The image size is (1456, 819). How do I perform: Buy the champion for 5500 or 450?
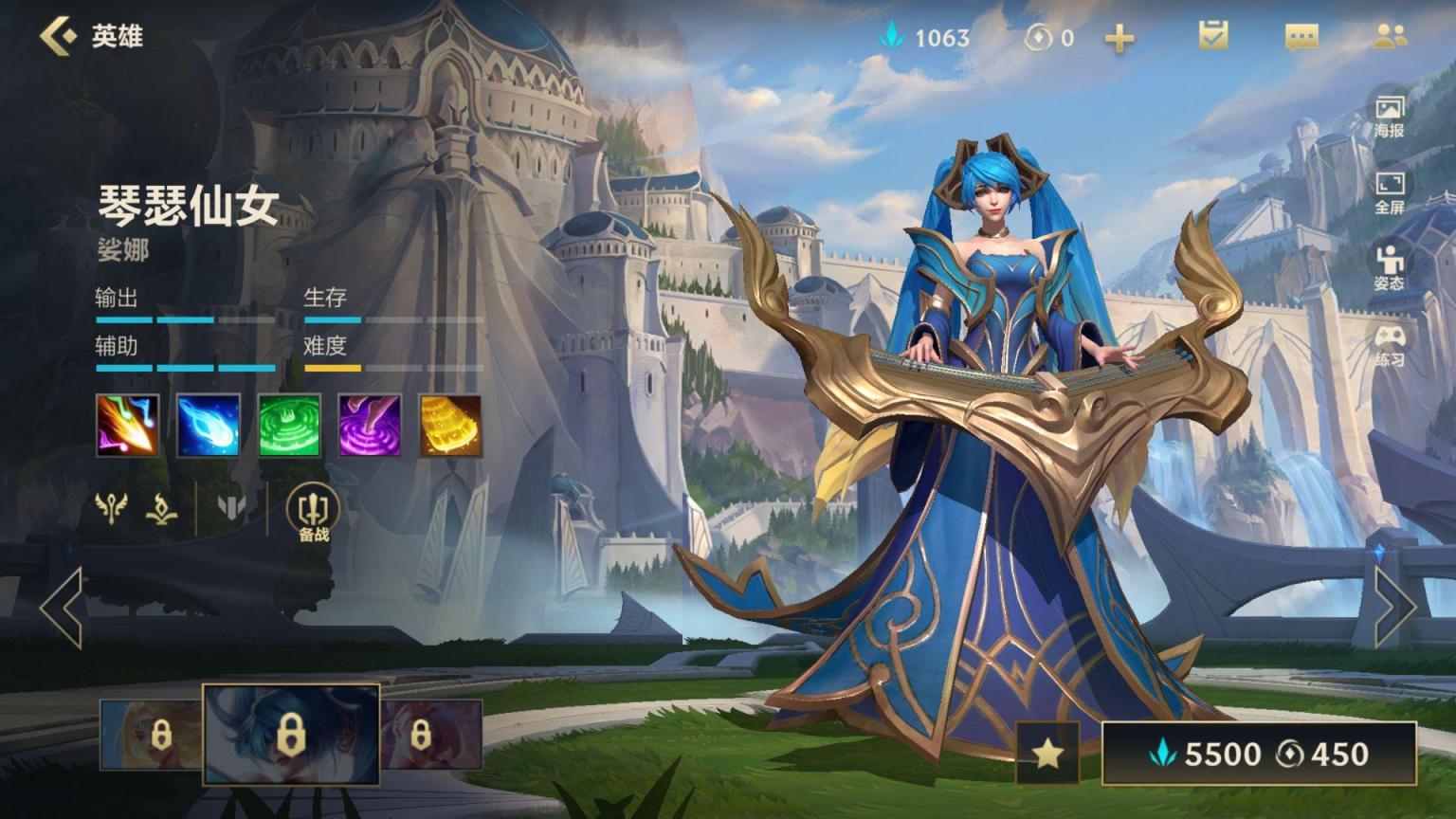(x=1259, y=754)
